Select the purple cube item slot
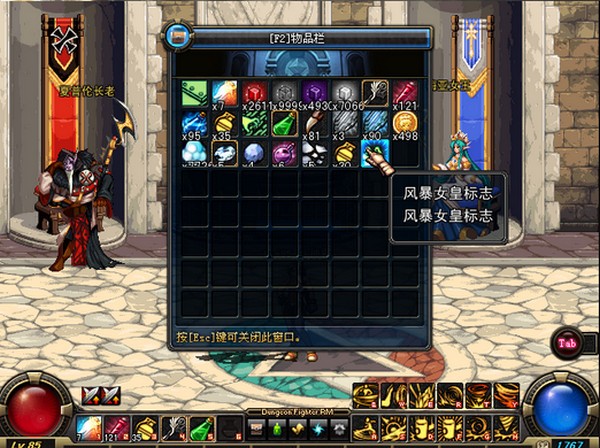Screen dimensions: 600x448 pyautogui.click(x=314, y=94)
